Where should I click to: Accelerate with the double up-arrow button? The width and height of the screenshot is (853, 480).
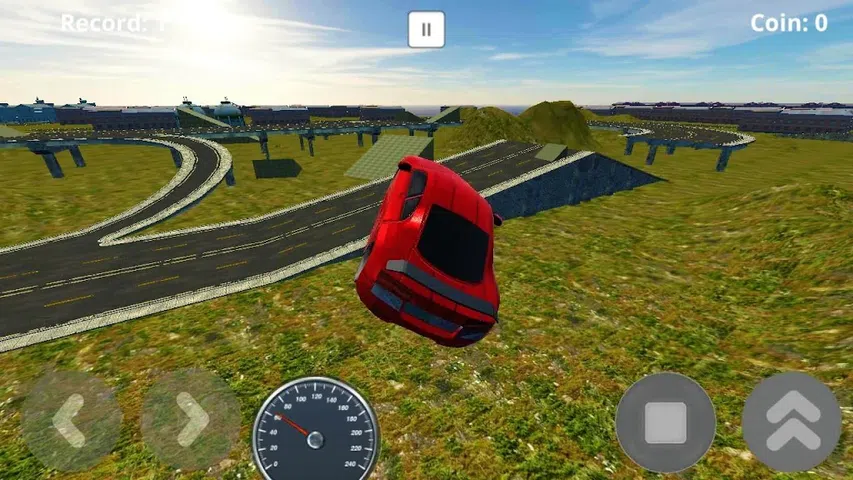791,422
